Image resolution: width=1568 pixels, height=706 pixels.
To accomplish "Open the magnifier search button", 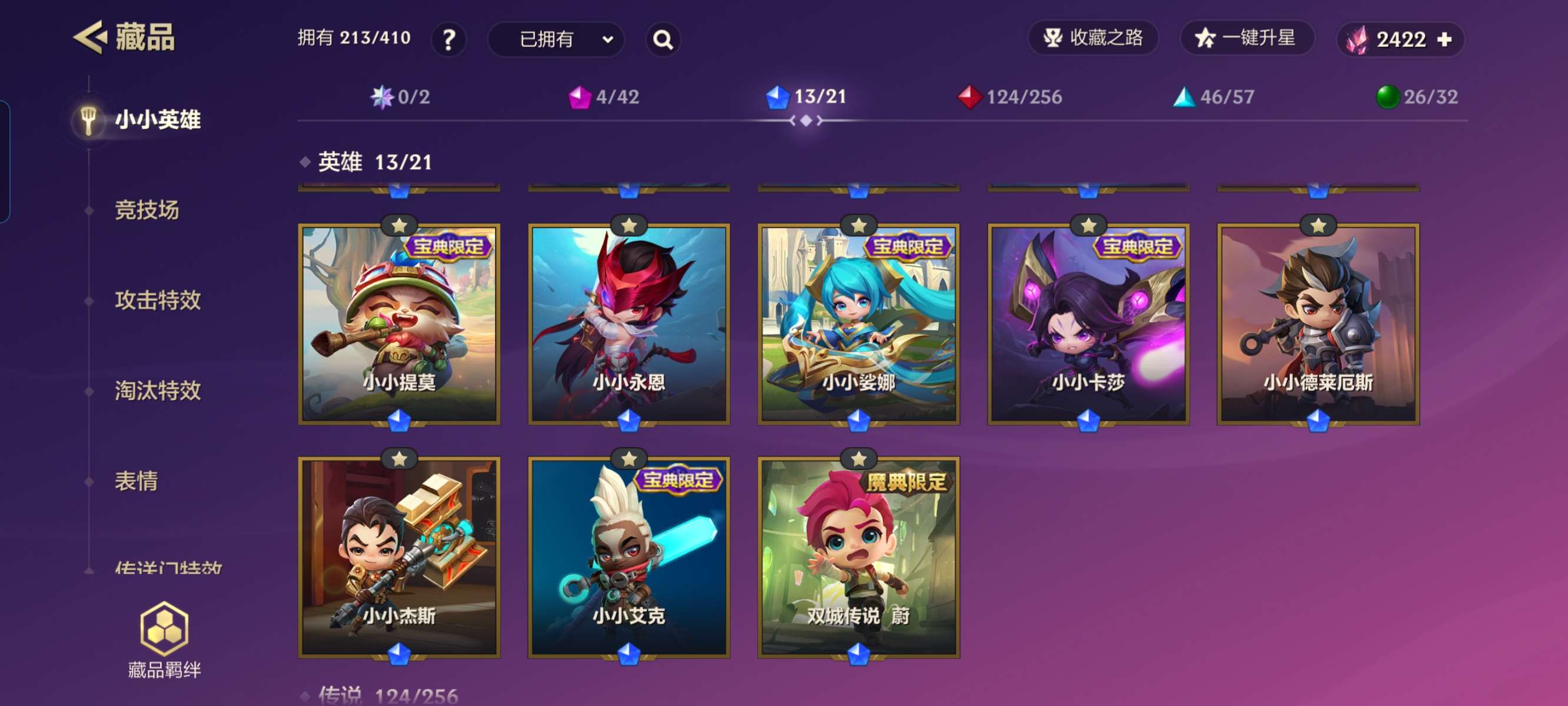I will click(662, 39).
